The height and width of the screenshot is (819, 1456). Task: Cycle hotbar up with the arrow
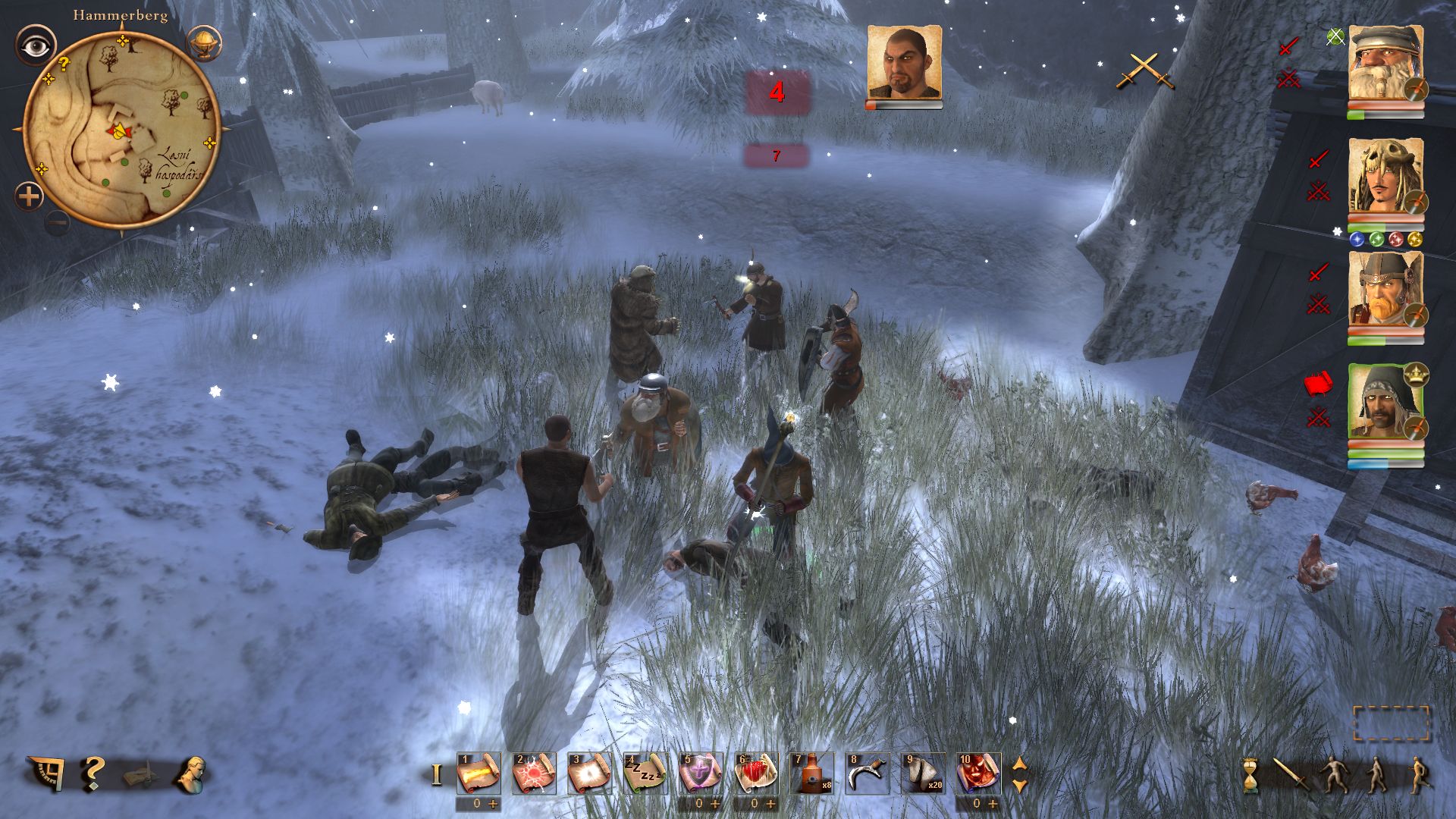(x=1020, y=764)
